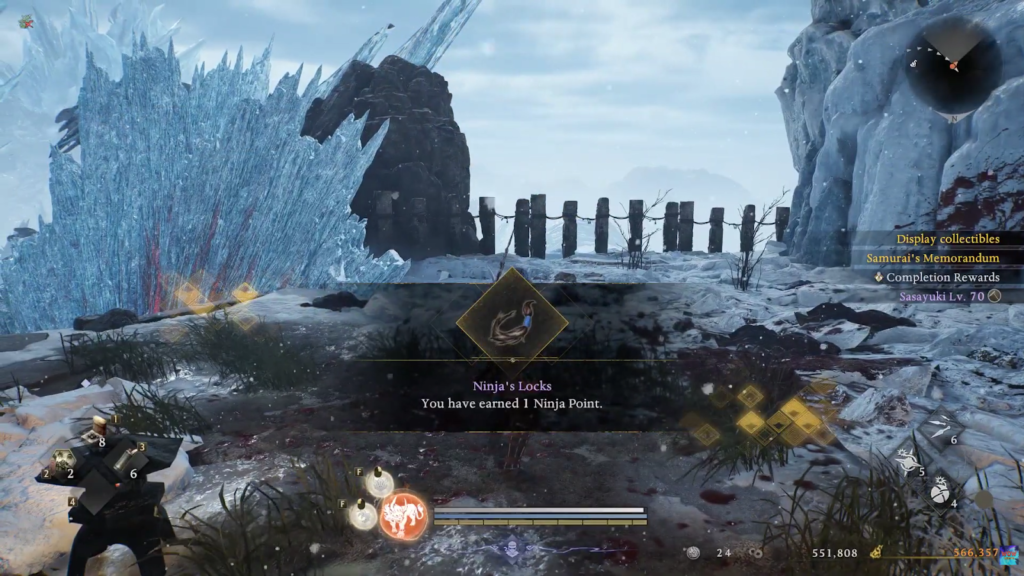Use the upper white soul core orb
The height and width of the screenshot is (576, 1024).
click(x=378, y=484)
